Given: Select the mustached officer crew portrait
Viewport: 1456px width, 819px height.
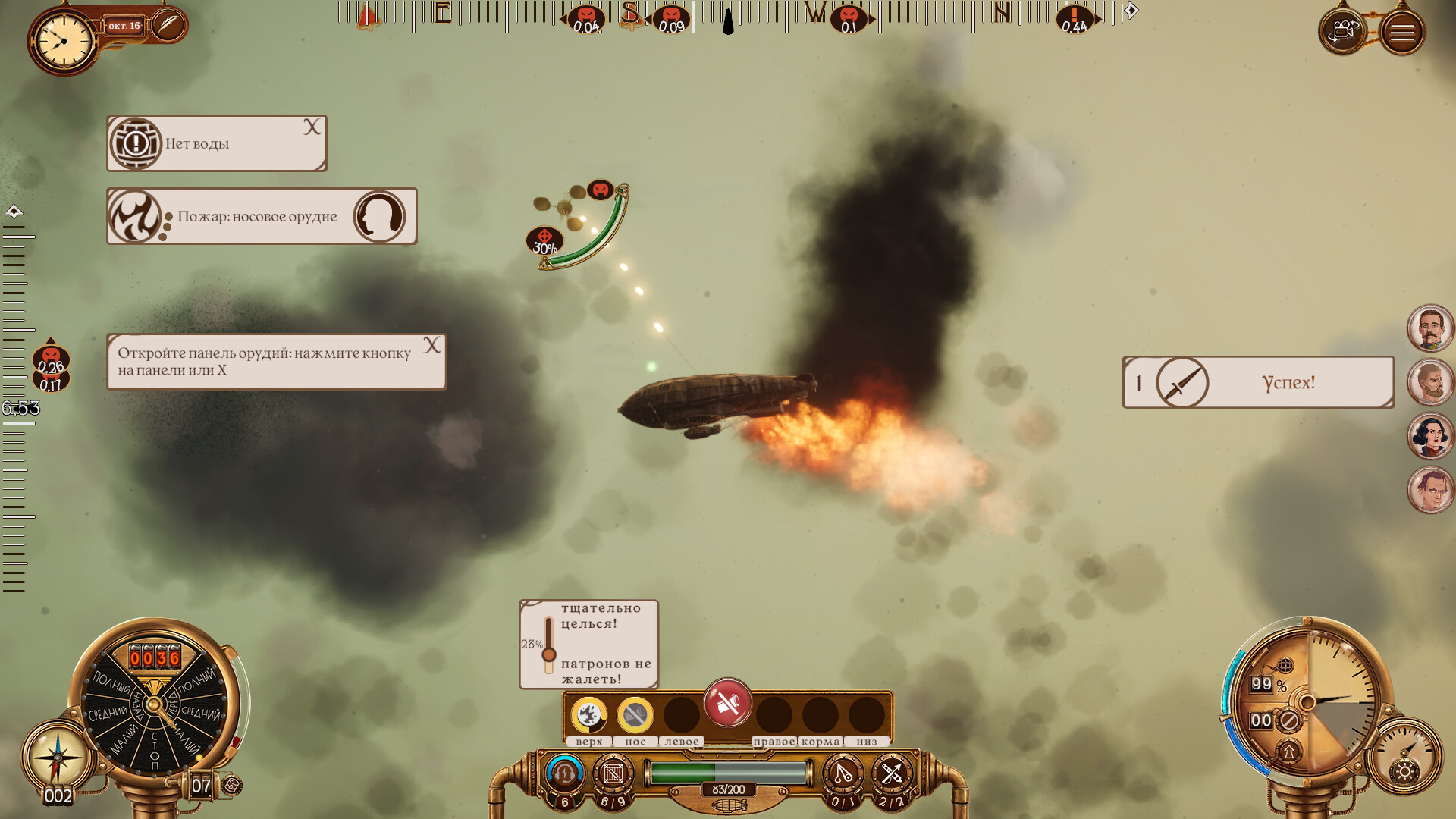Looking at the screenshot, I should pyautogui.click(x=1430, y=328).
